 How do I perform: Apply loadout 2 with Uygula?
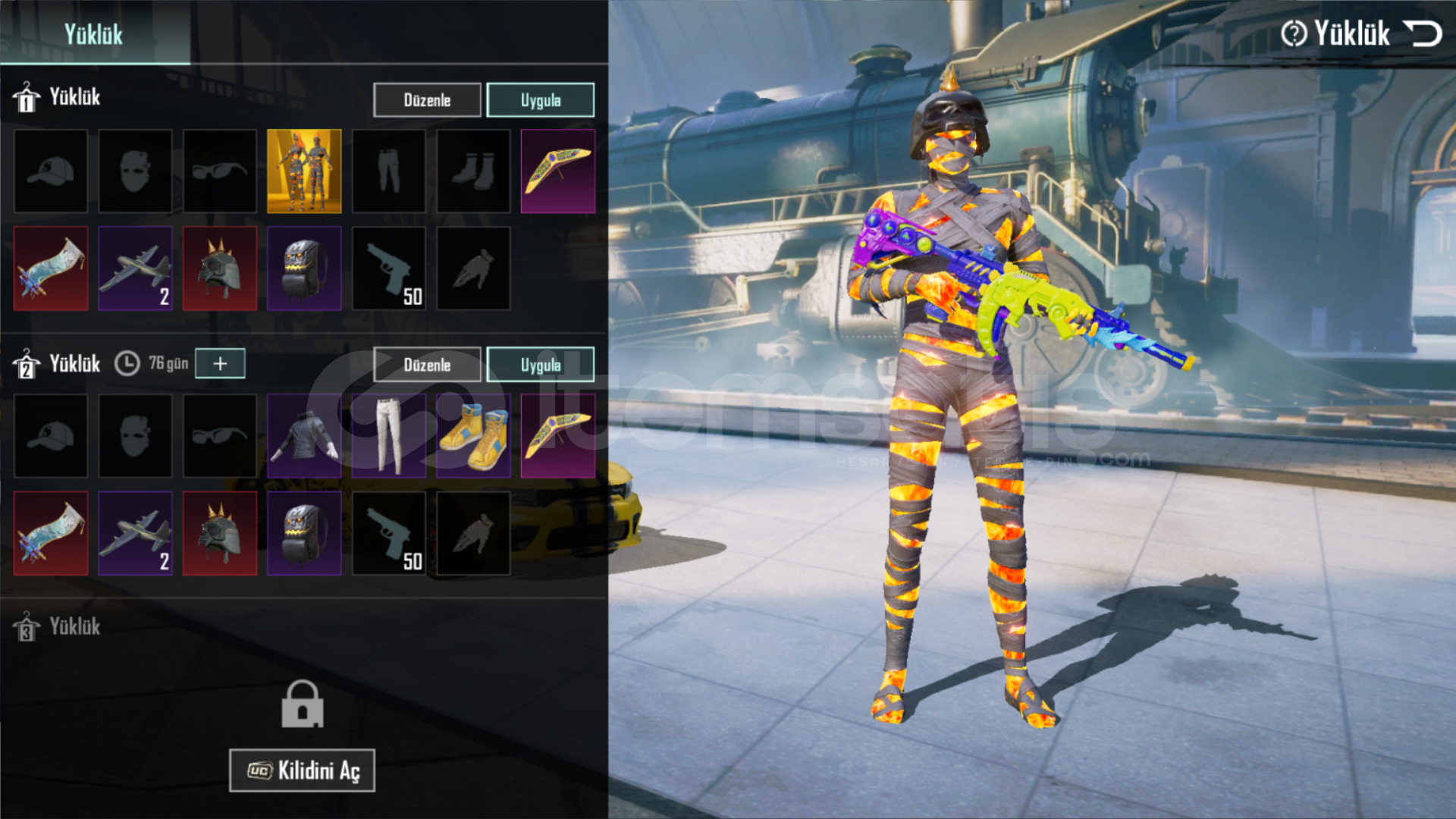[x=540, y=365]
